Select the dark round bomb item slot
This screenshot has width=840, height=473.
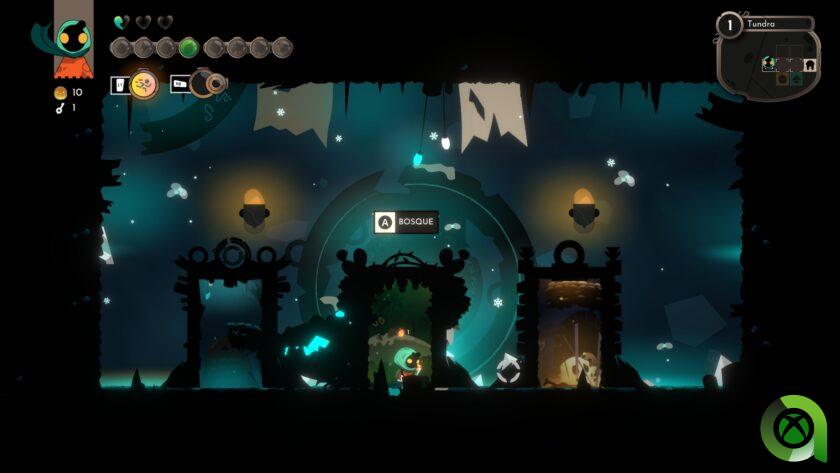tap(206, 83)
